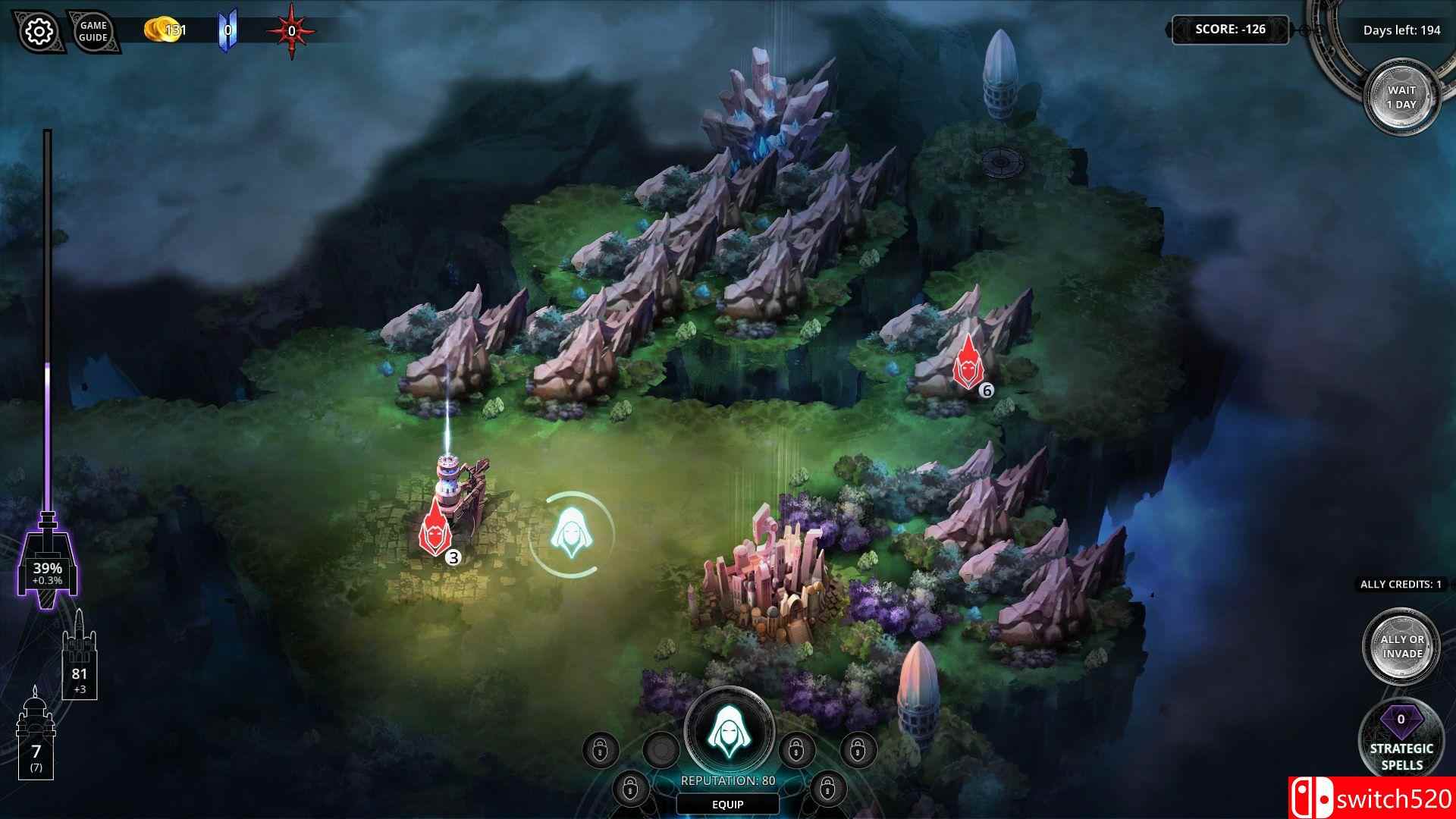The height and width of the screenshot is (819, 1456).
Task: Click the red star resource counter
Action: (290, 28)
